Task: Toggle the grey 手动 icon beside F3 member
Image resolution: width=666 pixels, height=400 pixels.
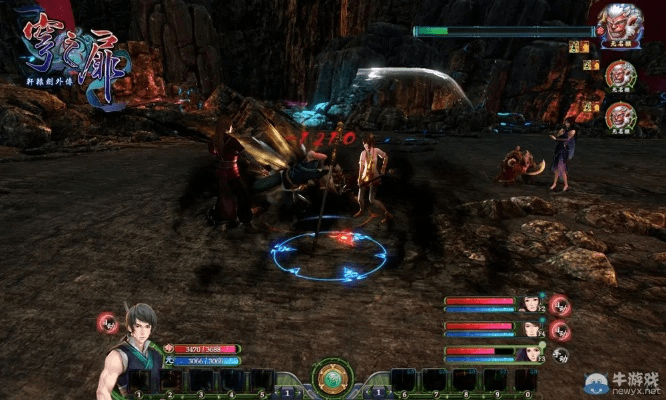Action: click(x=560, y=355)
